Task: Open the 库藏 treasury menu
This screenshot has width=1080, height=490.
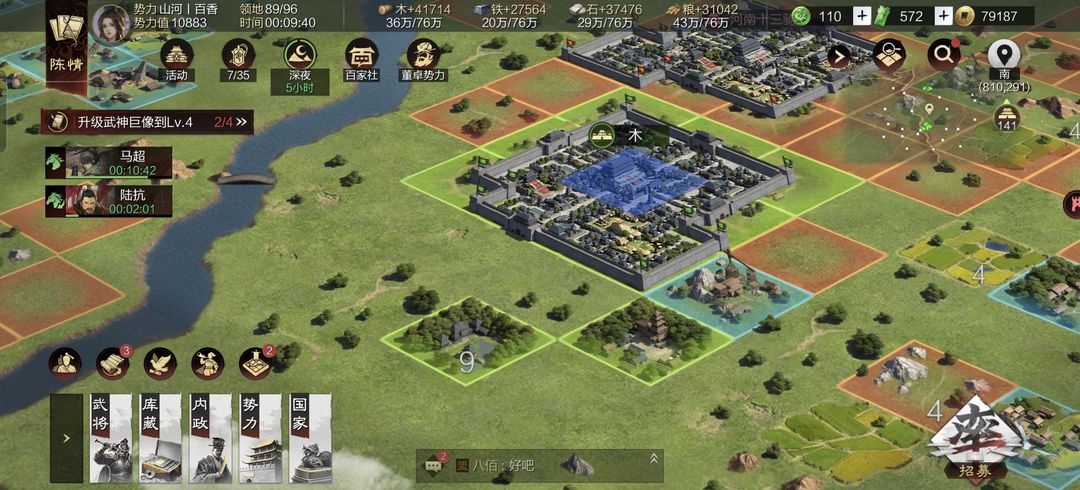Action: pyautogui.click(x=160, y=439)
